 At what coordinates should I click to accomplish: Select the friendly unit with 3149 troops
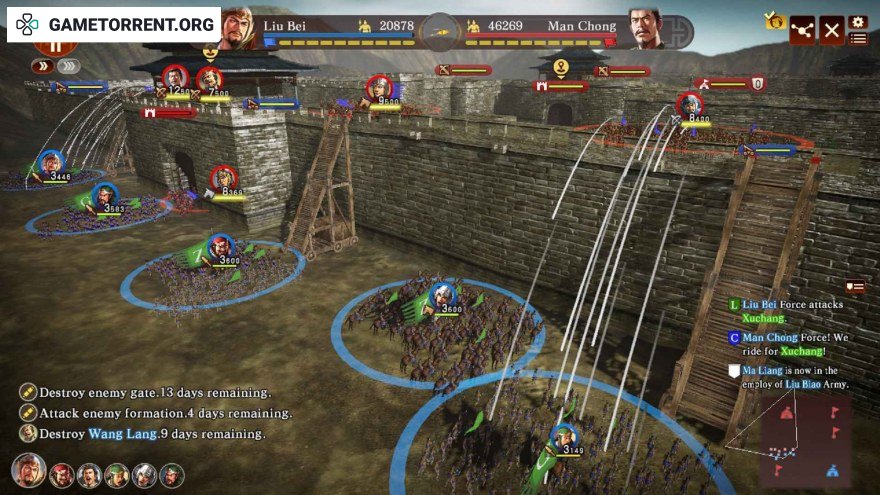coord(564,438)
